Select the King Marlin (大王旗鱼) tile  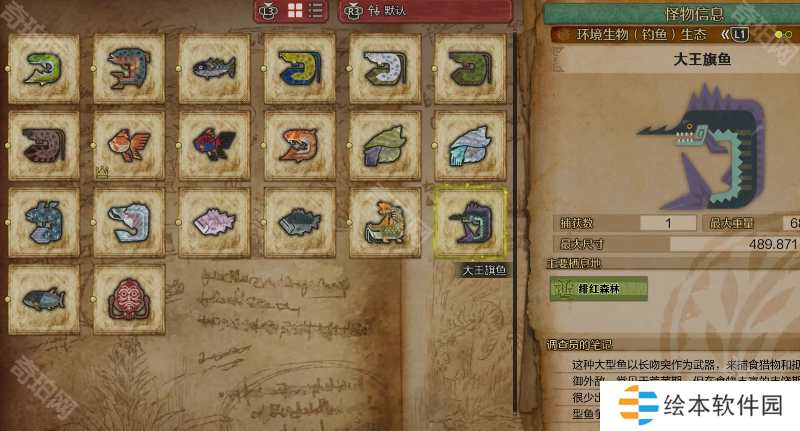pyautogui.click(x=471, y=222)
